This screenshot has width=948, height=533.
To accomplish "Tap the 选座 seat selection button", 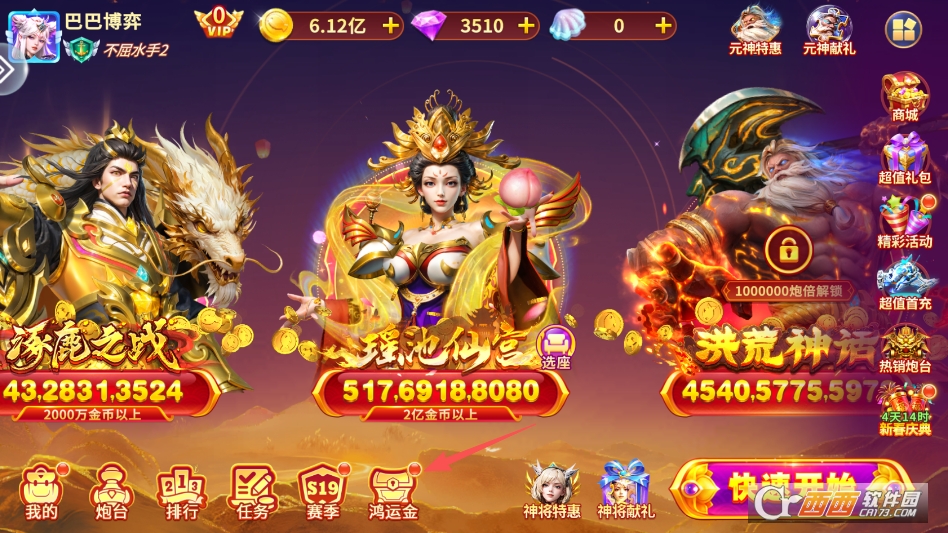I will [x=556, y=347].
